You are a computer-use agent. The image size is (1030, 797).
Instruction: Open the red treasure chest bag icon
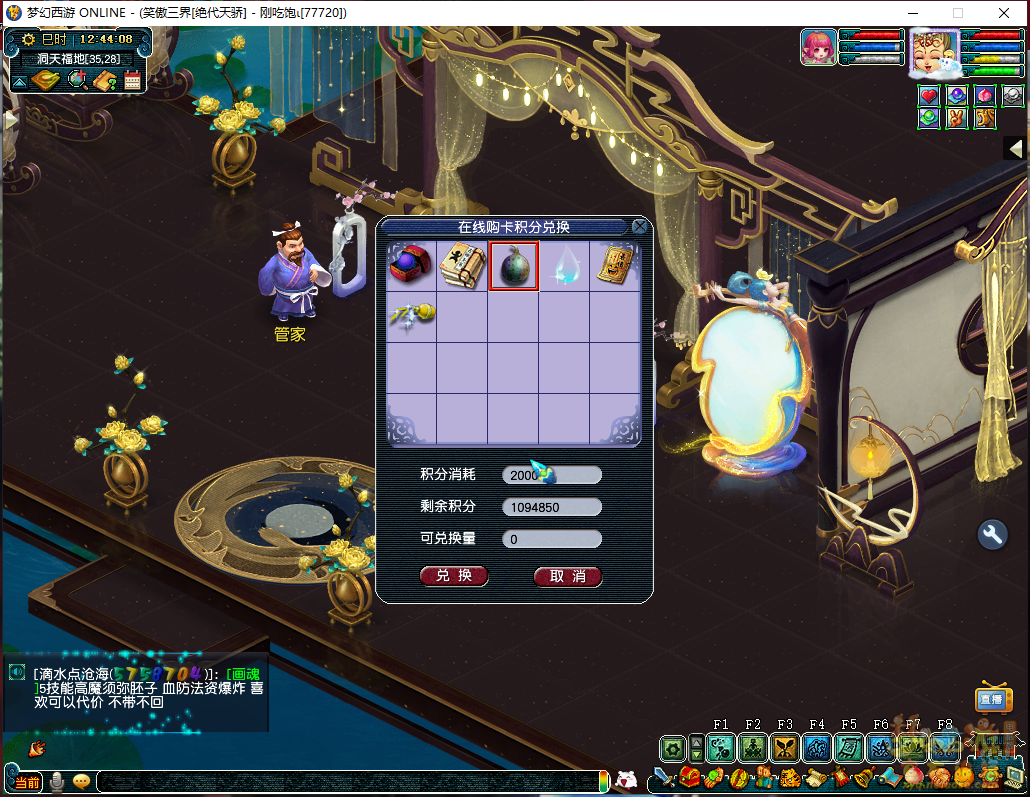(689, 777)
